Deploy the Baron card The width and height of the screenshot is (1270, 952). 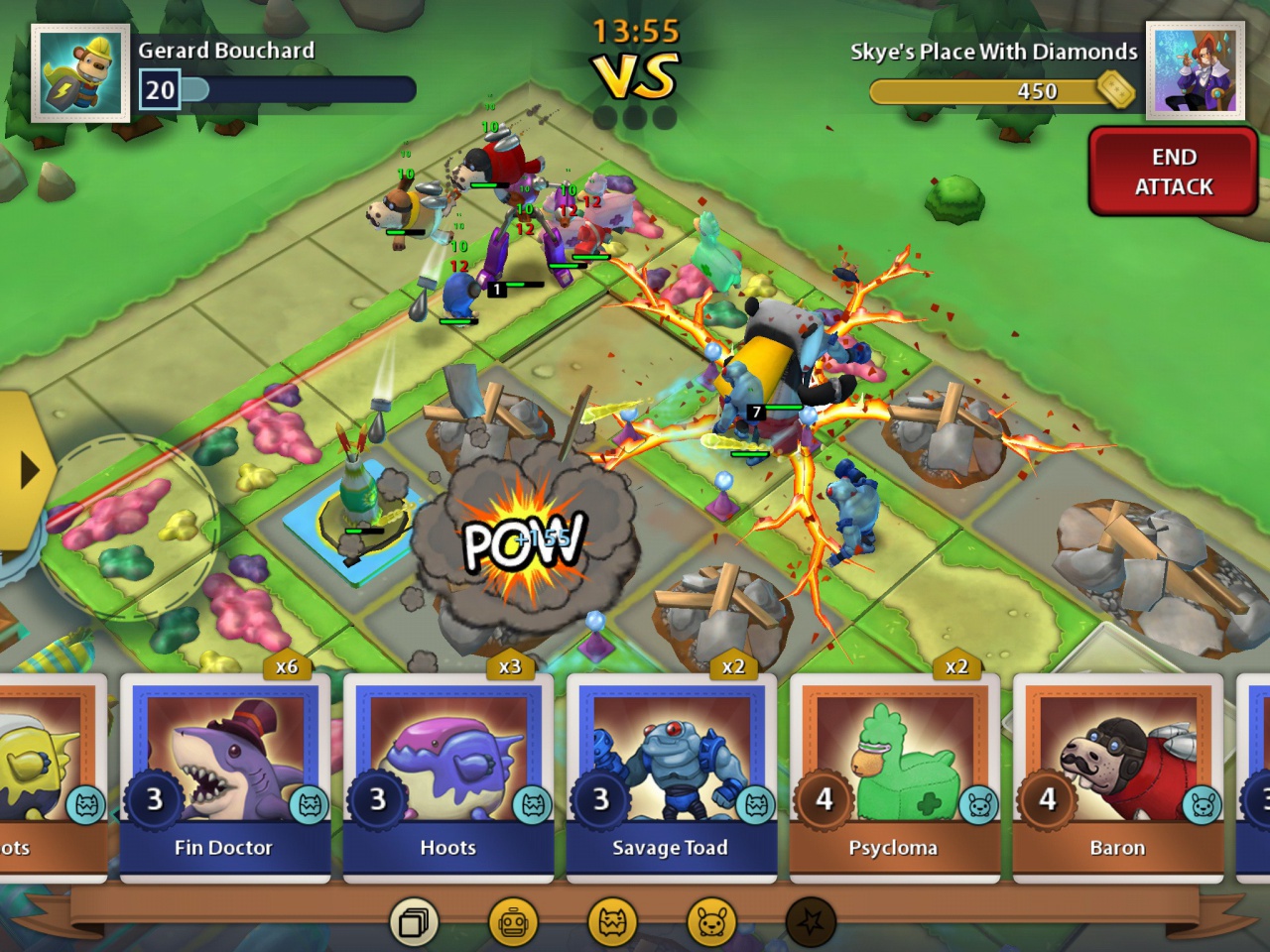click(x=1118, y=778)
